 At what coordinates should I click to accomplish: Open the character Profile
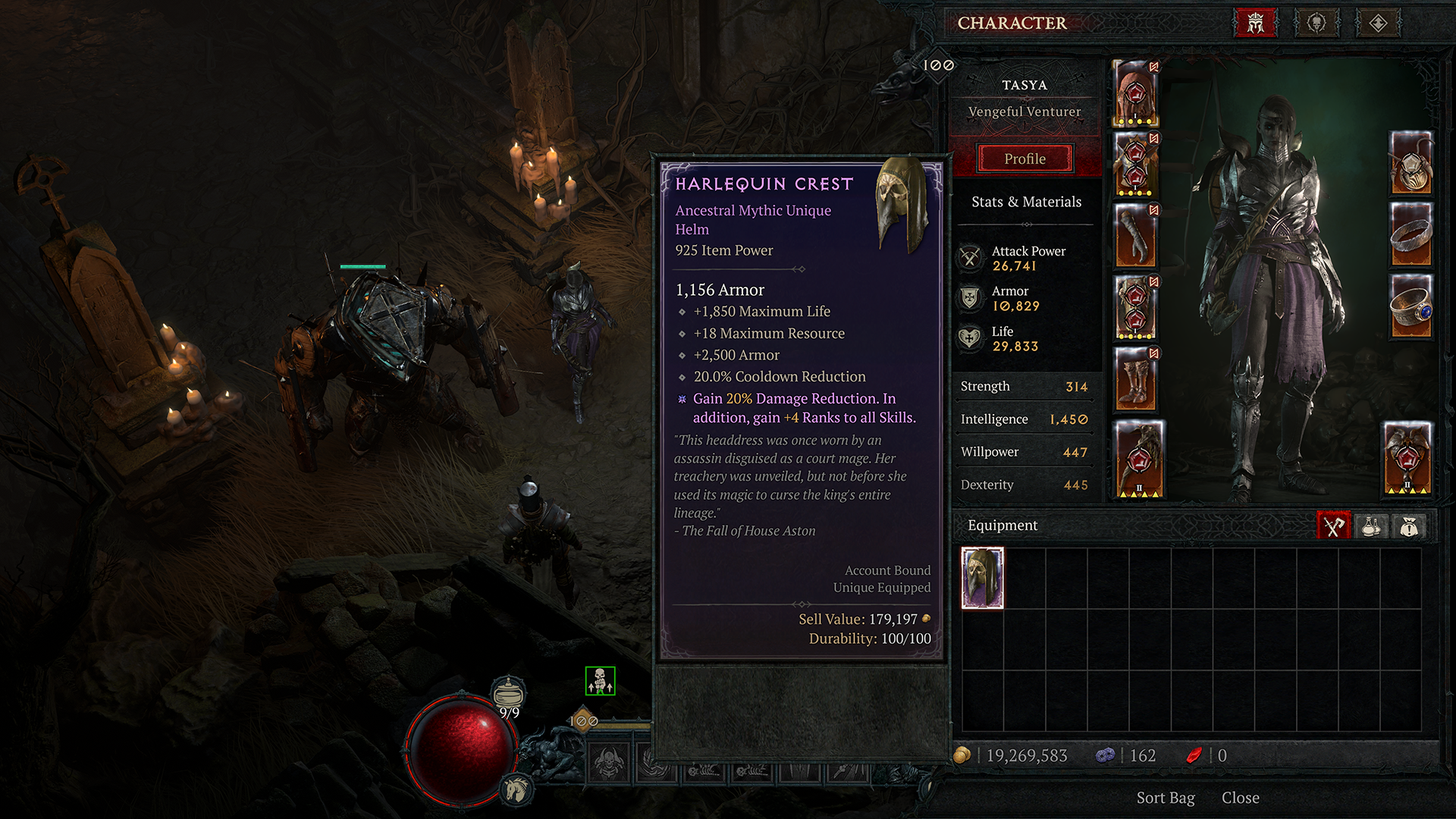click(1025, 158)
